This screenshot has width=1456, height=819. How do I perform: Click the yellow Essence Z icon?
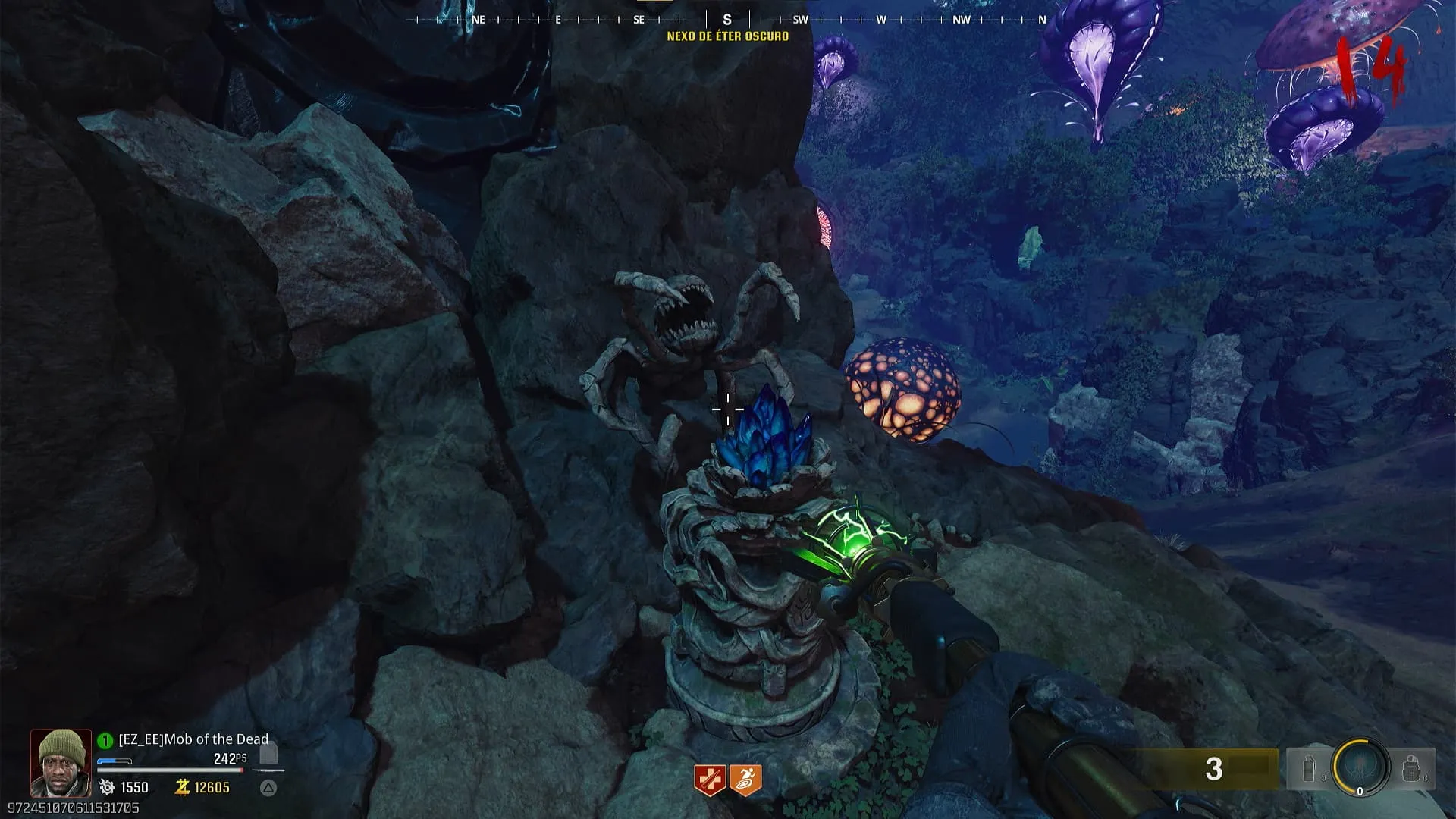(182, 787)
